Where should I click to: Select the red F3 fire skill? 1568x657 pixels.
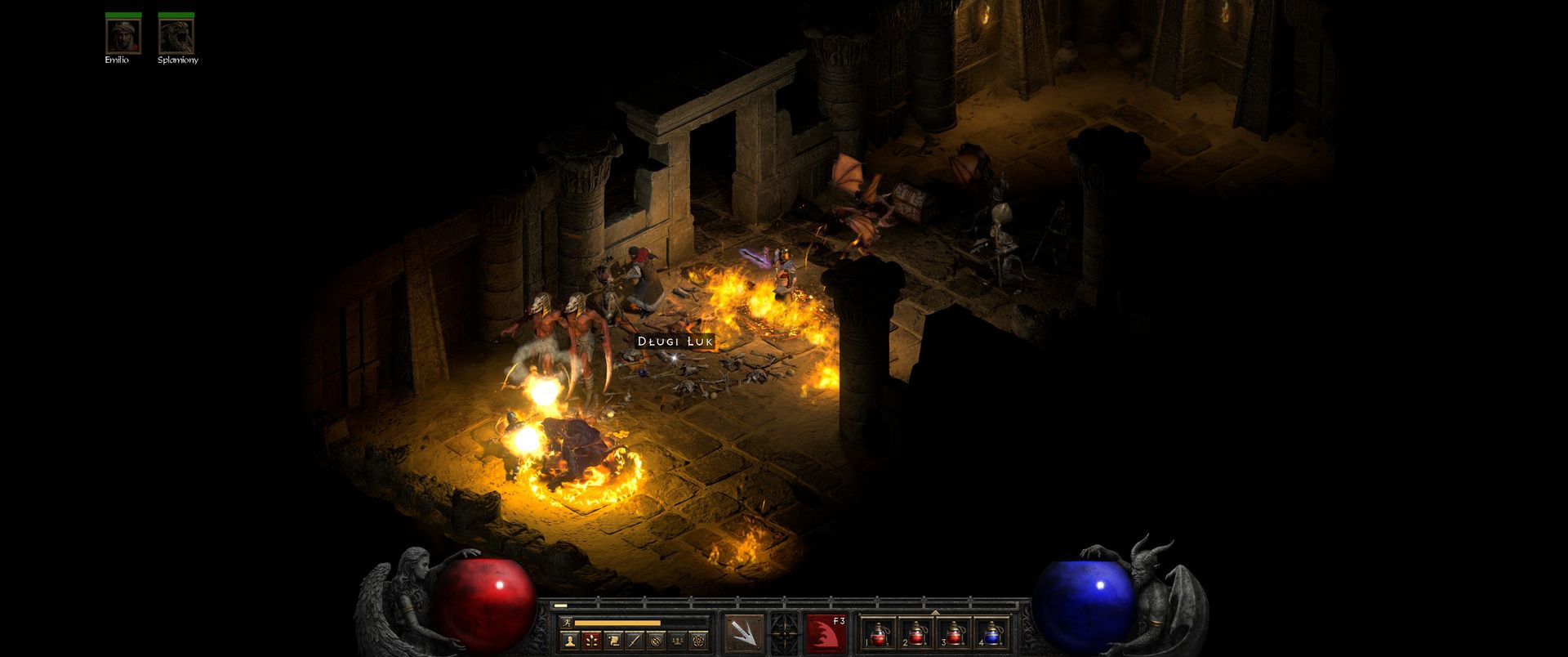point(825,633)
